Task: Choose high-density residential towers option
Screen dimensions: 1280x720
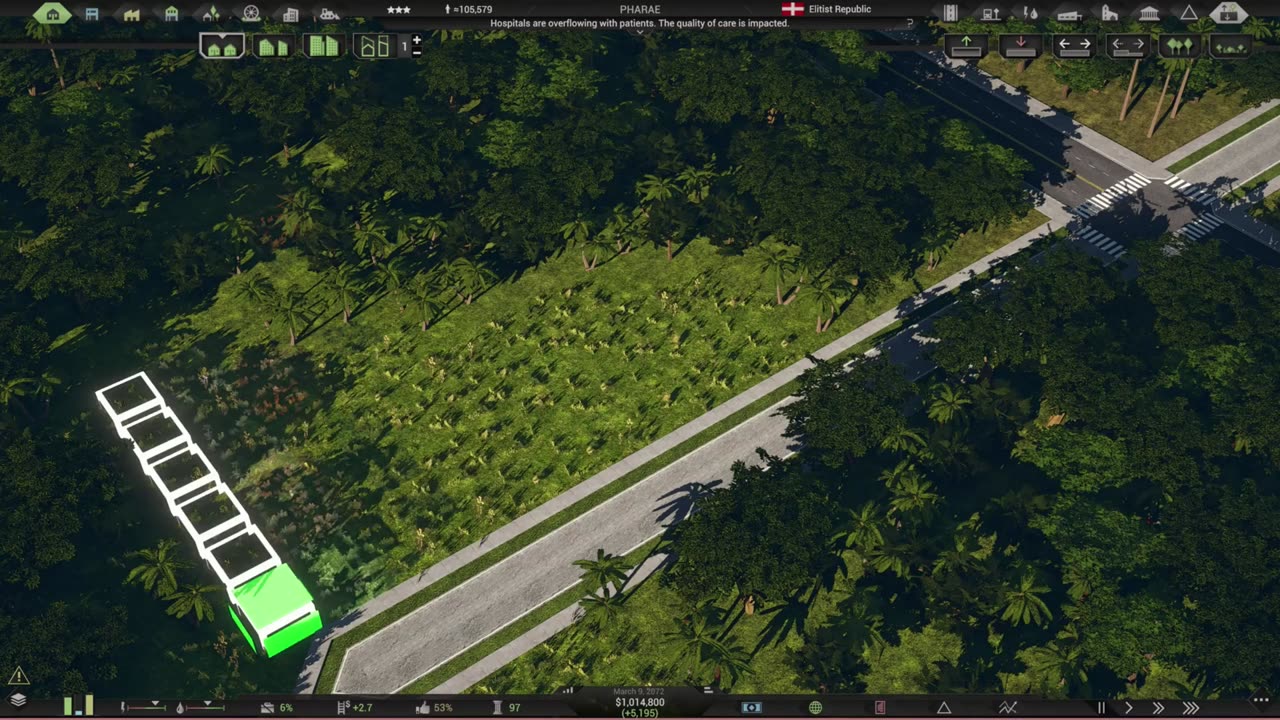Action: (x=322, y=46)
